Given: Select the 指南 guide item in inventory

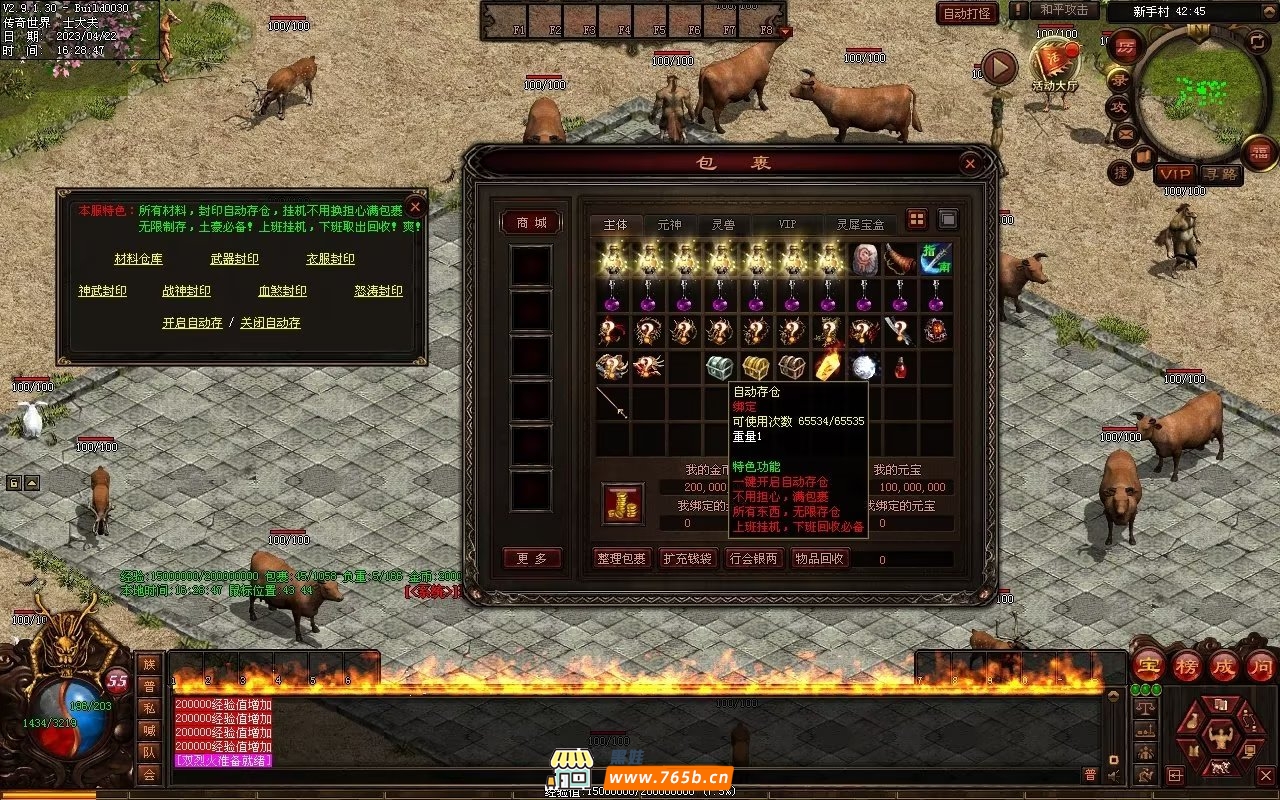Looking at the screenshot, I should coord(936,260).
